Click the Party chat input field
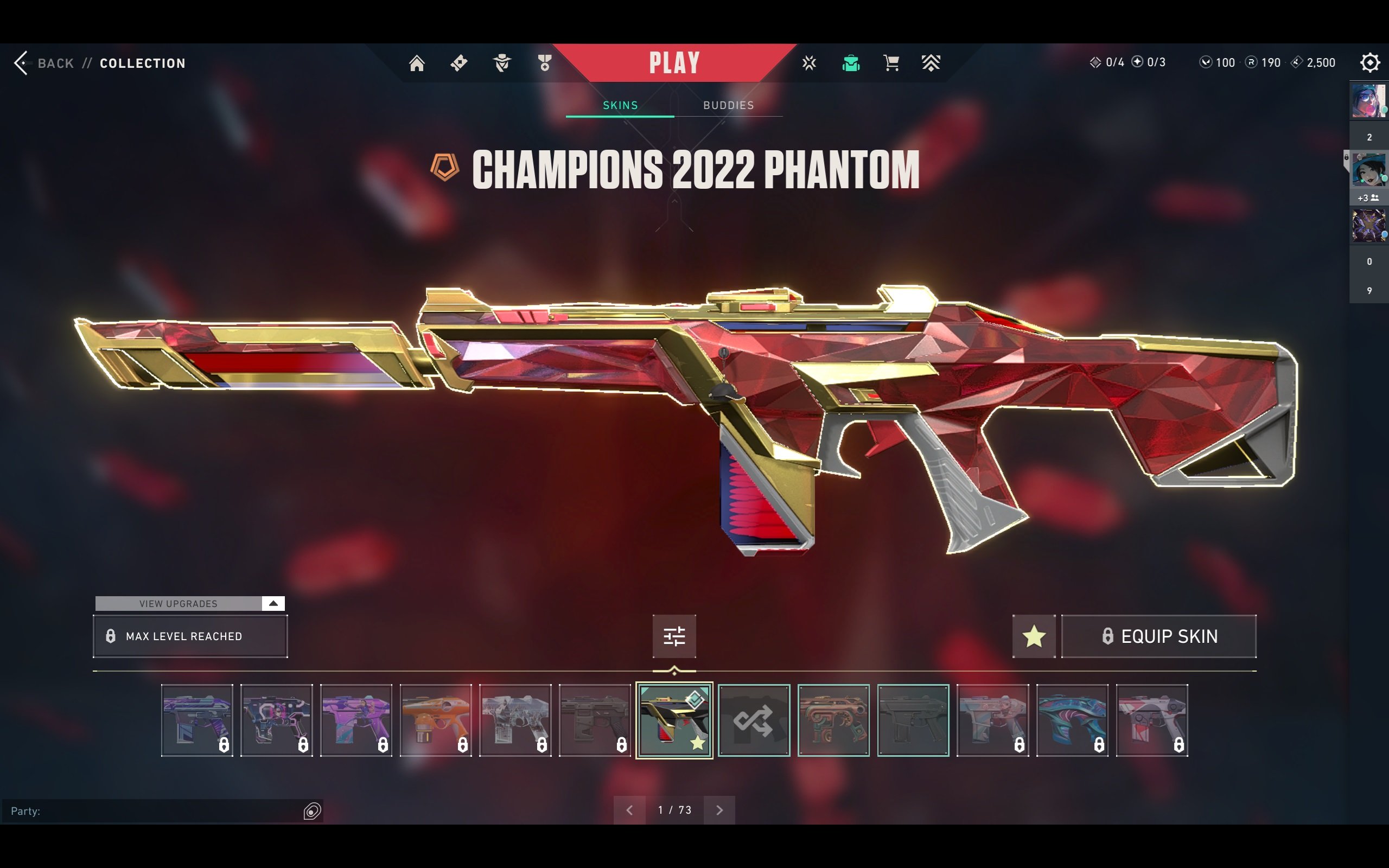The height and width of the screenshot is (868, 1389). coord(155,810)
